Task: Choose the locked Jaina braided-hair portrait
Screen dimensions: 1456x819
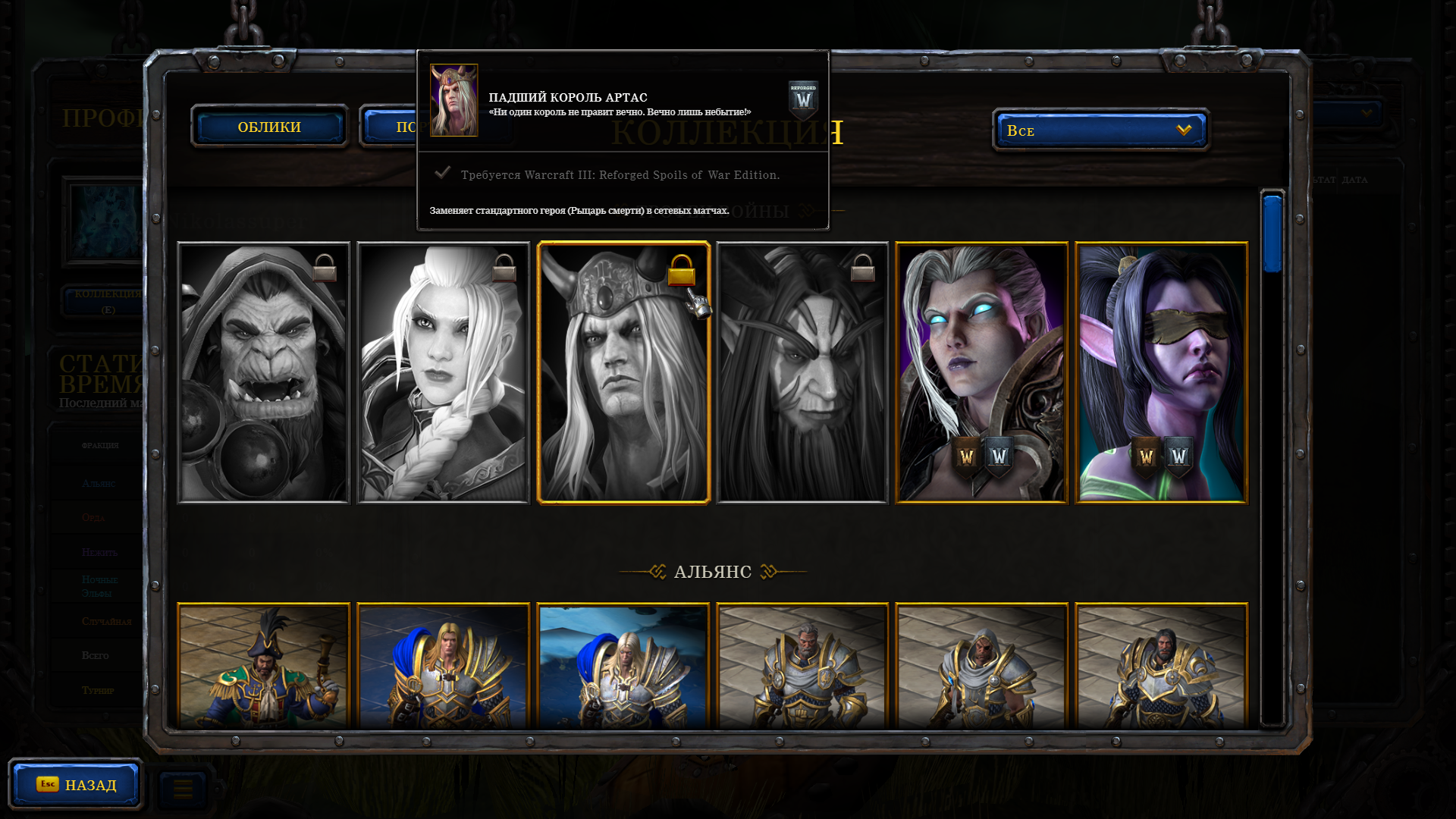Action: click(443, 372)
